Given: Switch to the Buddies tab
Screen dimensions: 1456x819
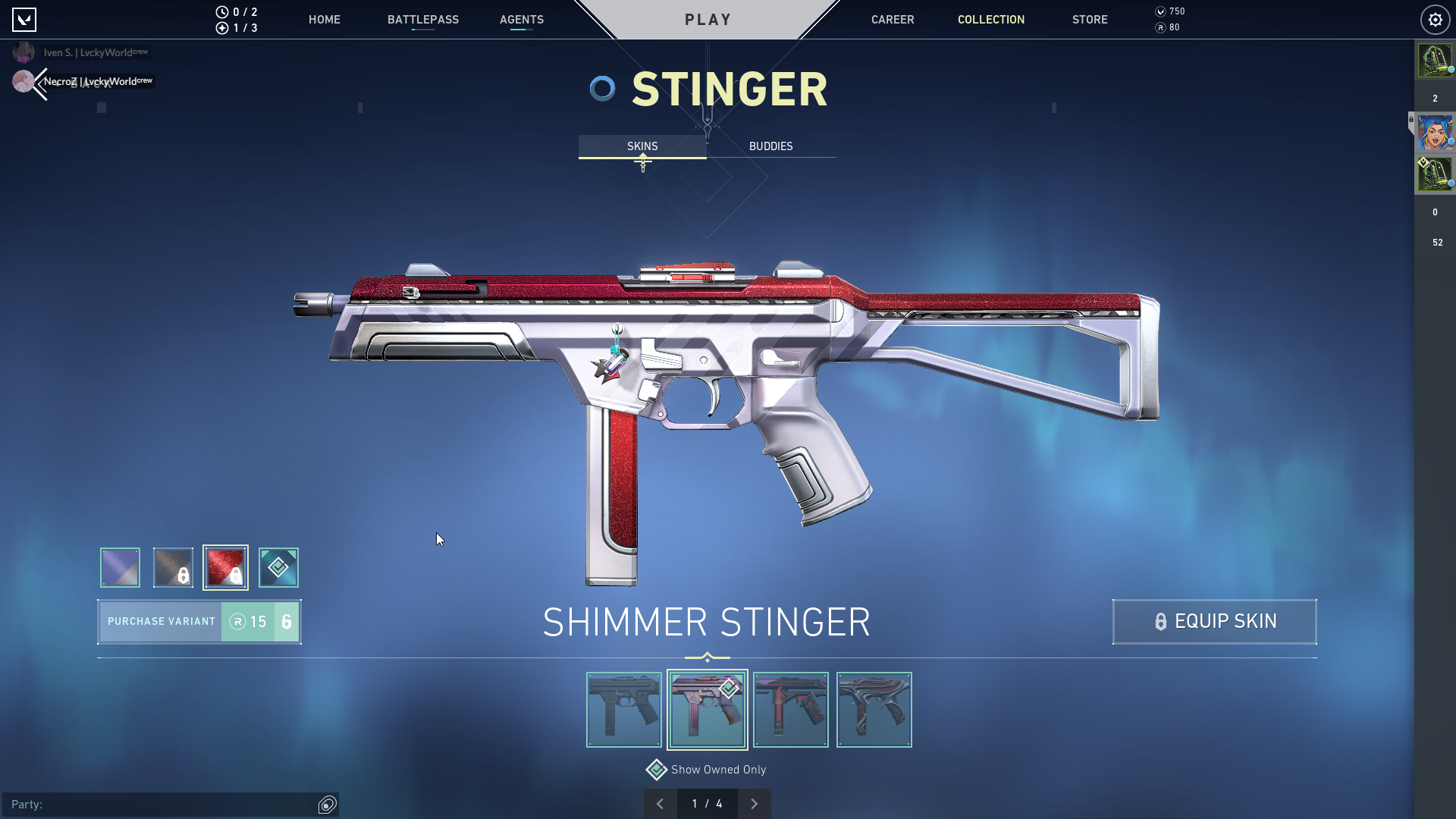Looking at the screenshot, I should [770, 146].
